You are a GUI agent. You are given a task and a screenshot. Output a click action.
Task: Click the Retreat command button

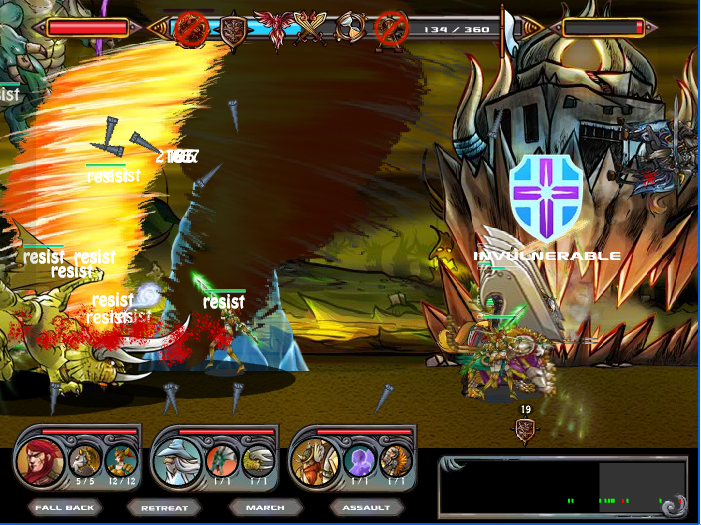click(x=164, y=507)
